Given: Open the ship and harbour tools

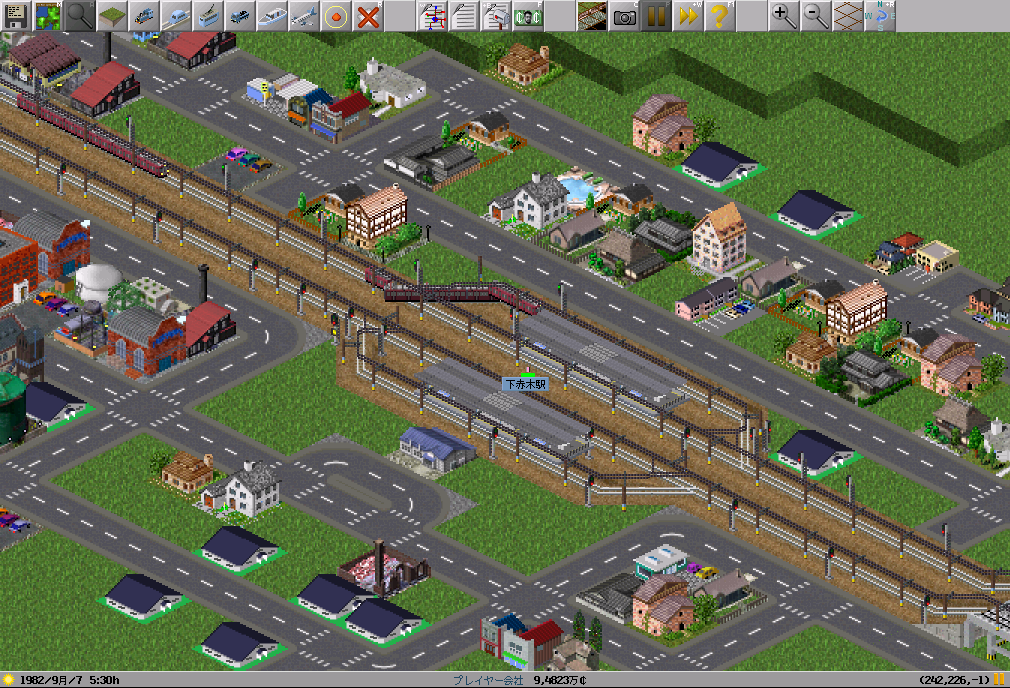Looking at the screenshot, I should [272, 15].
